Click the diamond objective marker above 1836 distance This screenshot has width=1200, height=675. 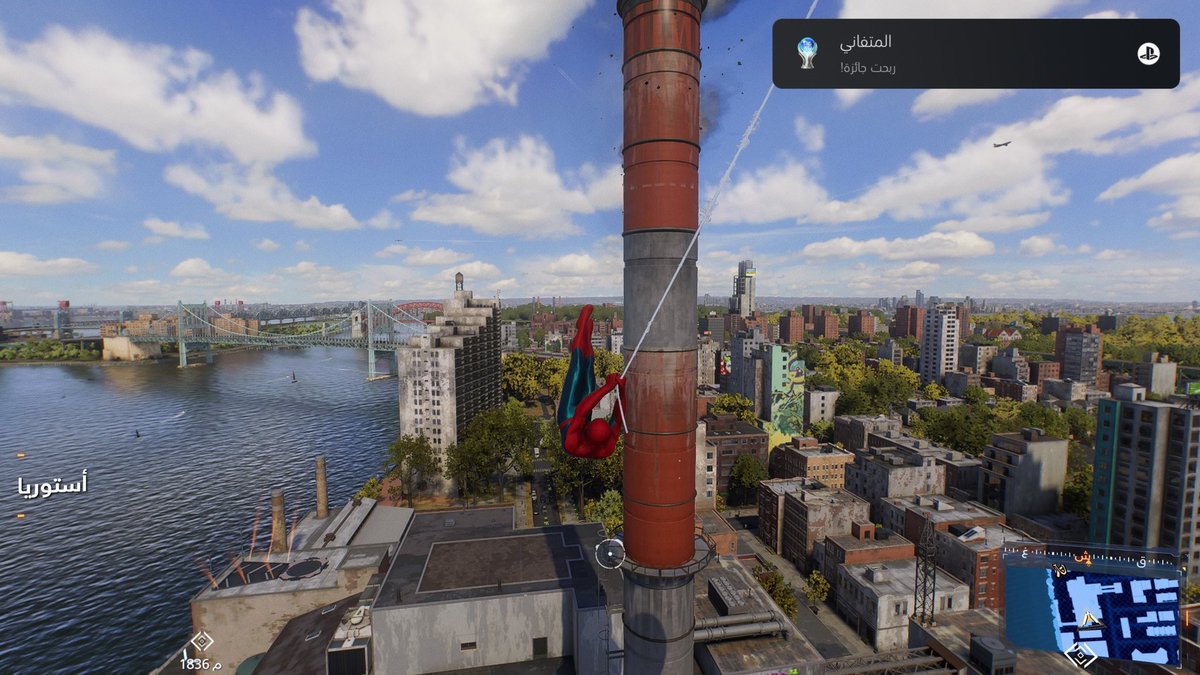(x=201, y=641)
